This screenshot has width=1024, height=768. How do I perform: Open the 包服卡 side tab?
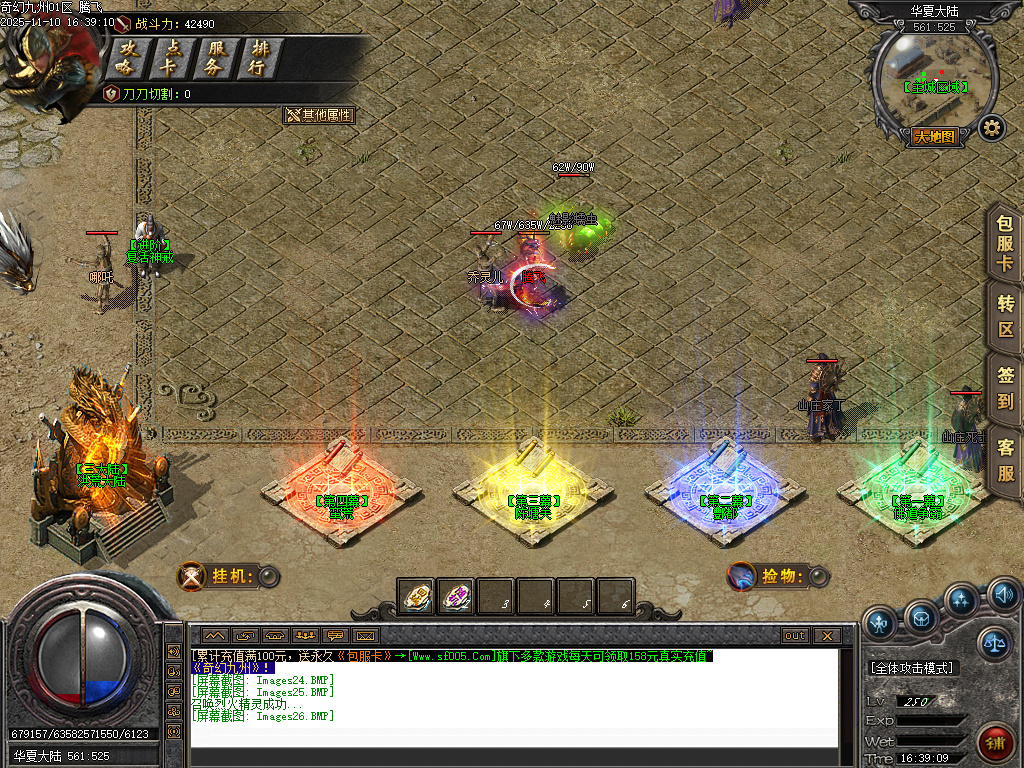1005,244
